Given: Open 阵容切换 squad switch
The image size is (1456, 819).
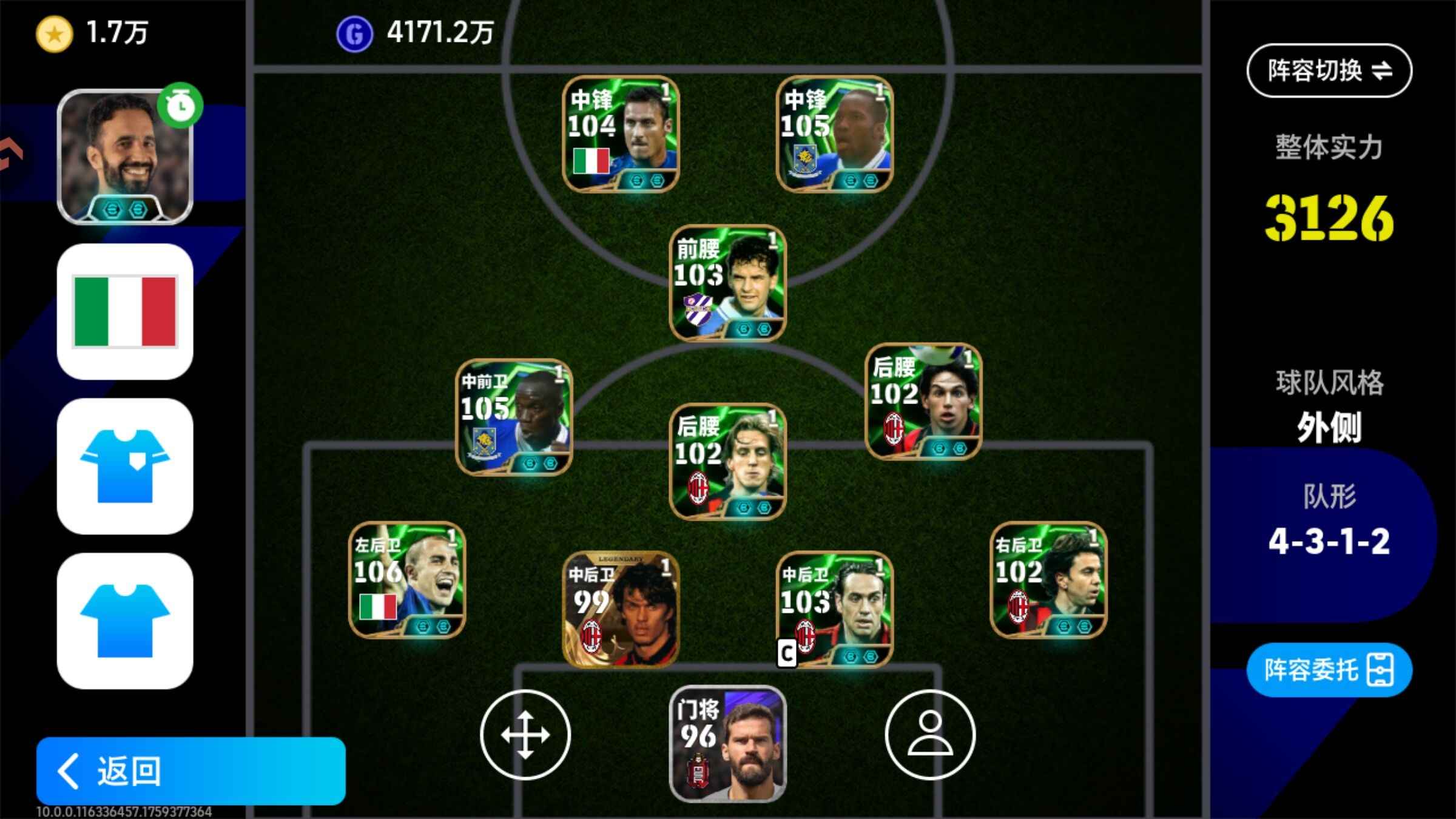Looking at the screenshot, I should (1329, 70).
